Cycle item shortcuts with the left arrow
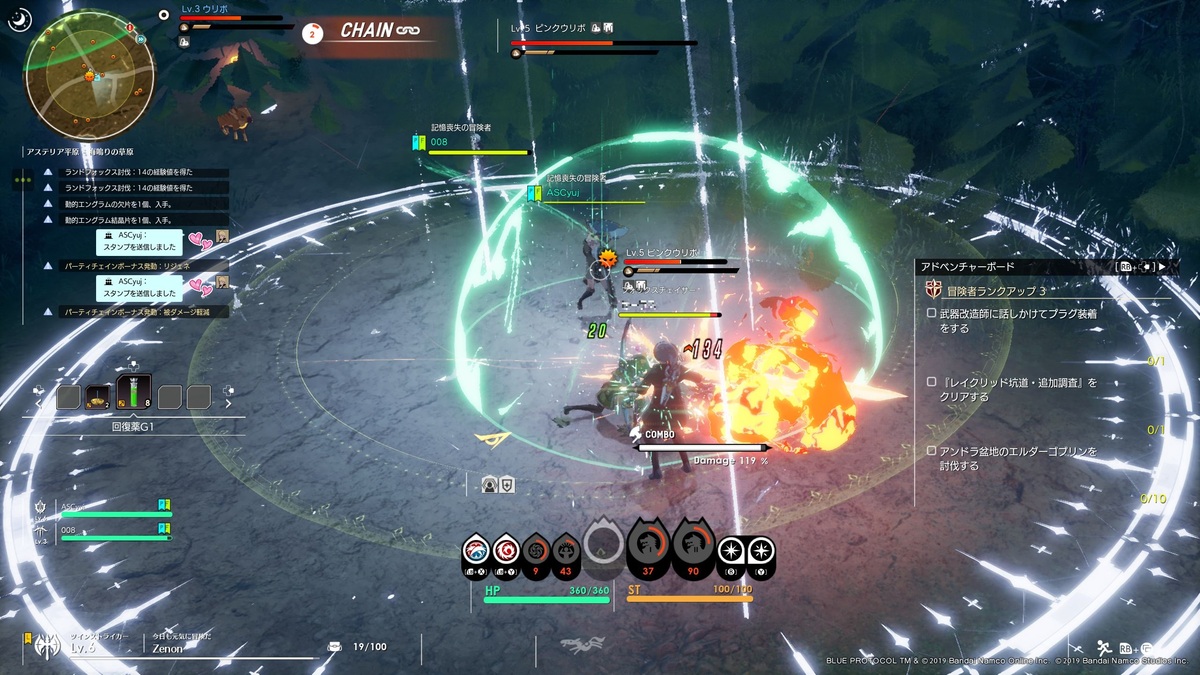This screenshot has width=1200, height=675. (41, 405)
